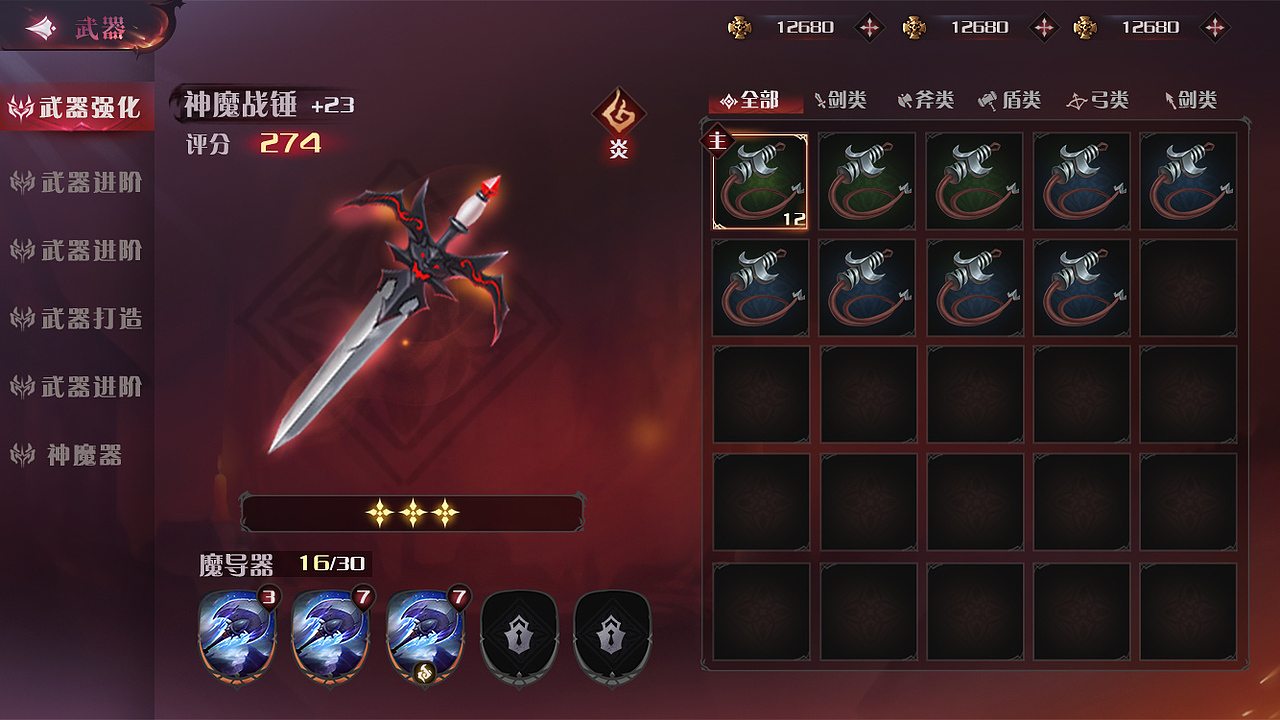The width and height of the screenshot is (1280, 720).
Task: Switch to the 弓类 bow tab
Action: [x=1097, y=100]
